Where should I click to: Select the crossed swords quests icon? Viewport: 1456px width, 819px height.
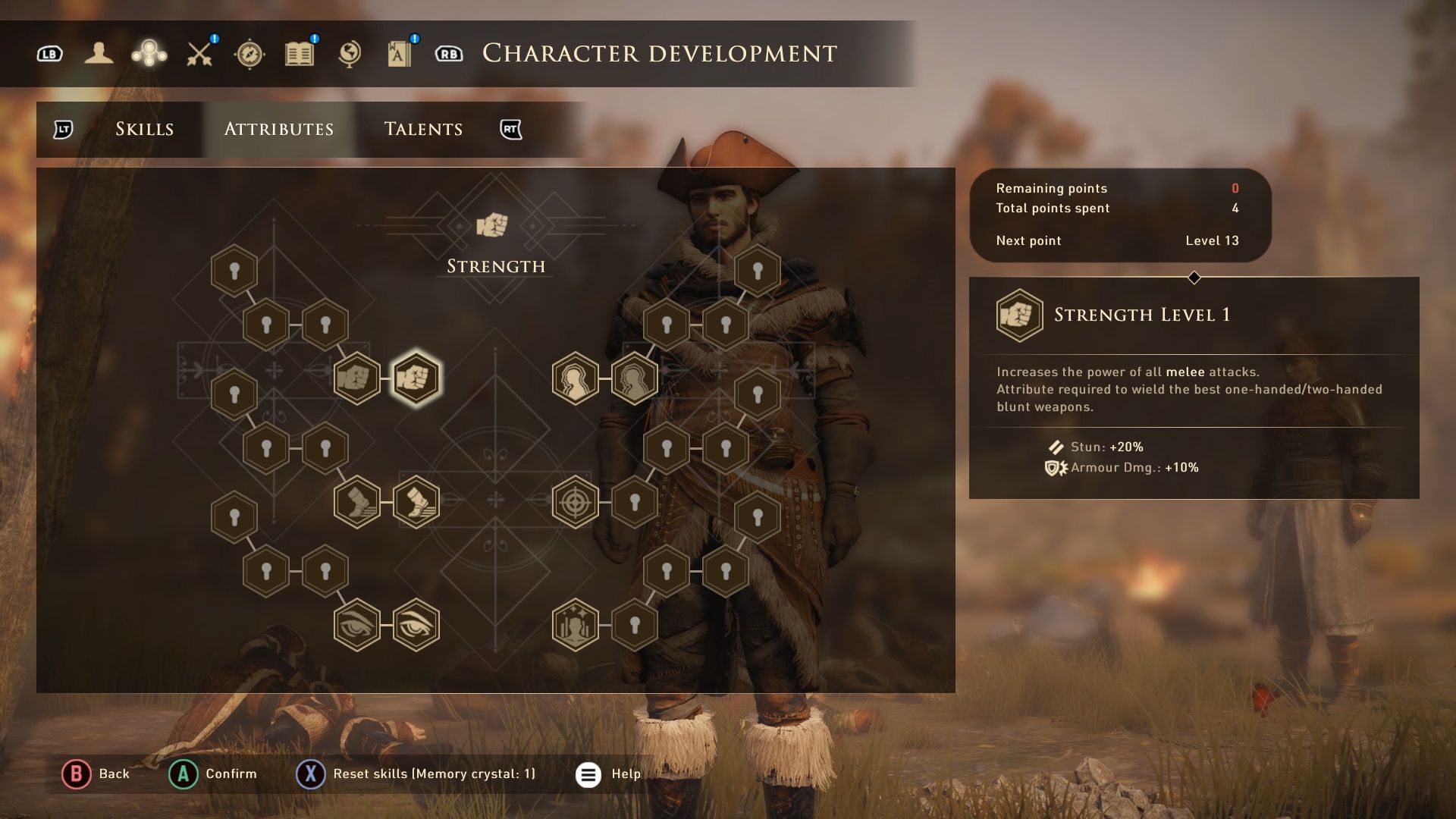pos(200,54)
